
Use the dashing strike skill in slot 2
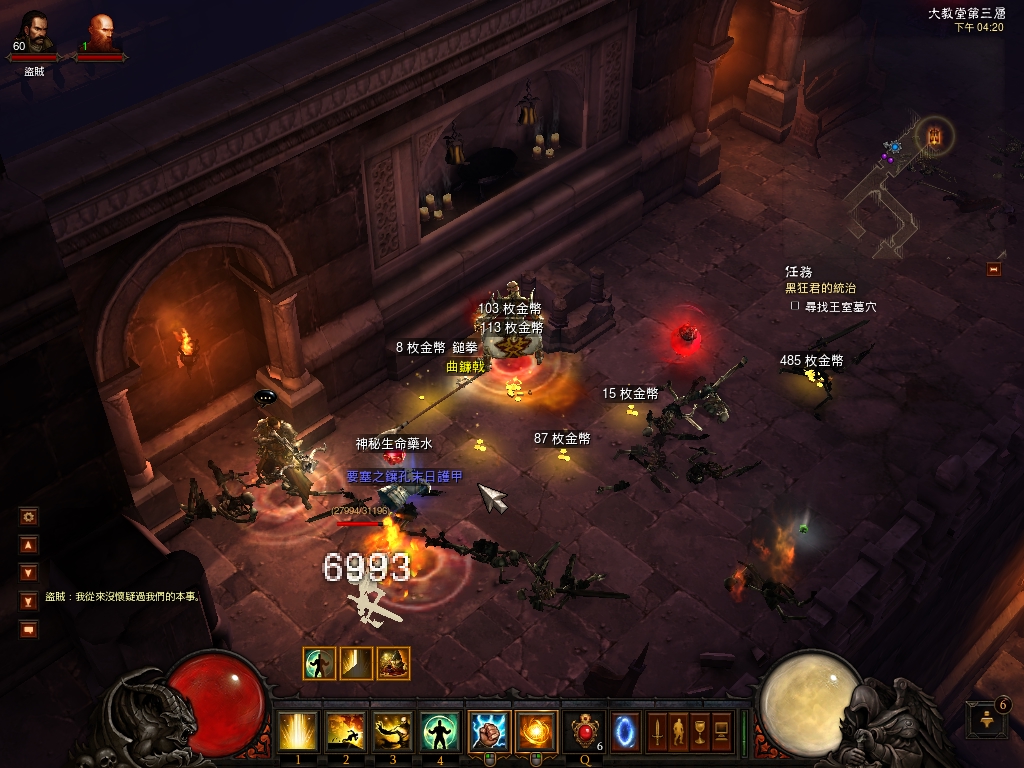click(x=346, y=731)
